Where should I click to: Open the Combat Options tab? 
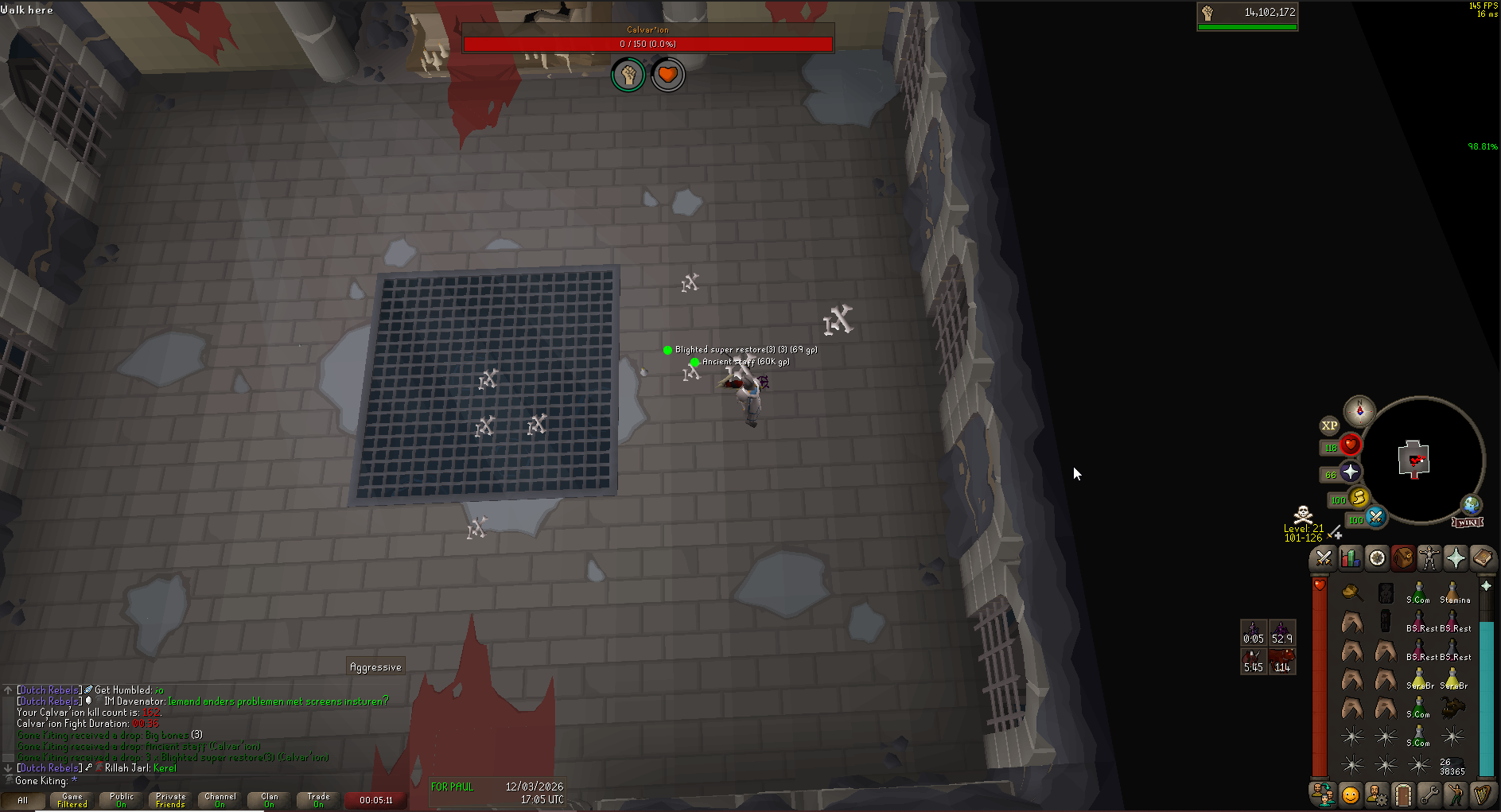point(1324,558)
